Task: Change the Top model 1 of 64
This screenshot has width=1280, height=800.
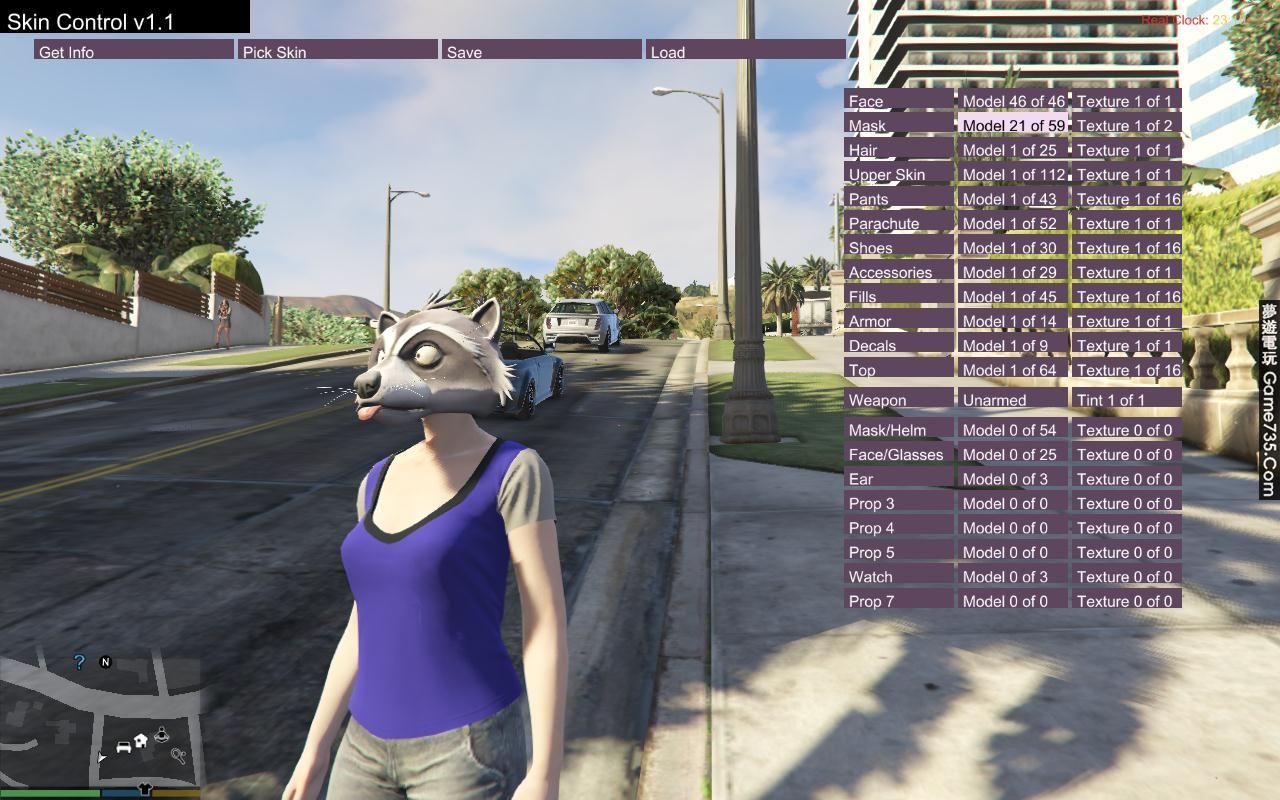Action: coord(1013,369)
